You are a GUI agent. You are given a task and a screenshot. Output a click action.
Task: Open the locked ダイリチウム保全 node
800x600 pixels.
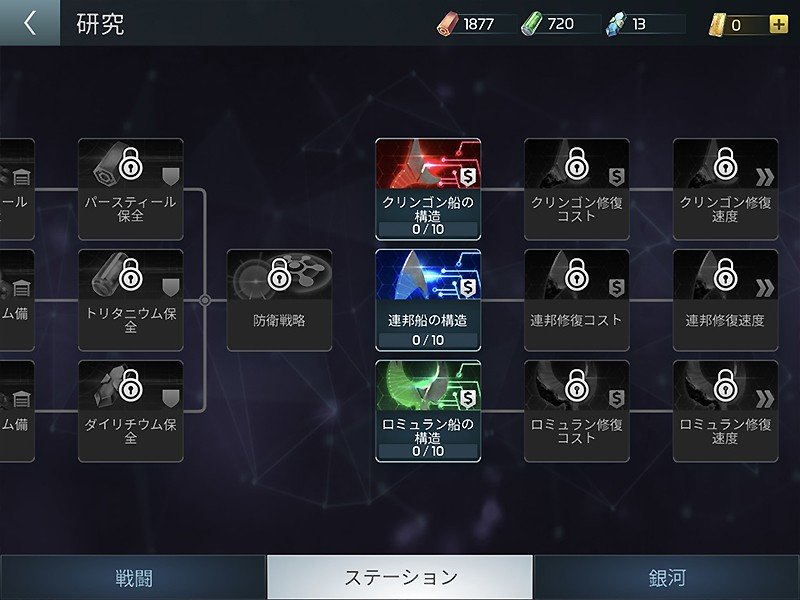coord(131,411)
